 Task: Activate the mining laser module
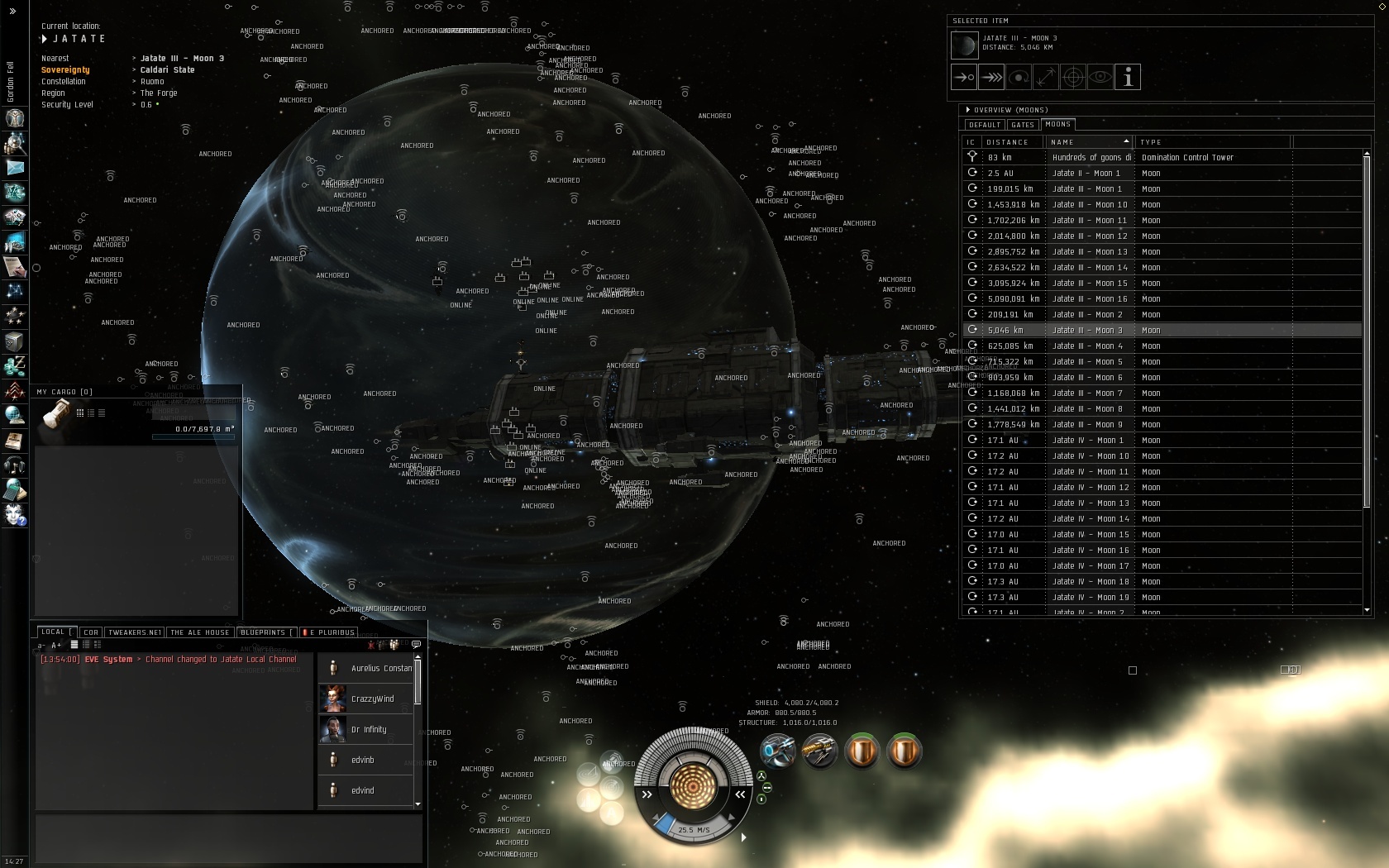click(x=777, y=751)
